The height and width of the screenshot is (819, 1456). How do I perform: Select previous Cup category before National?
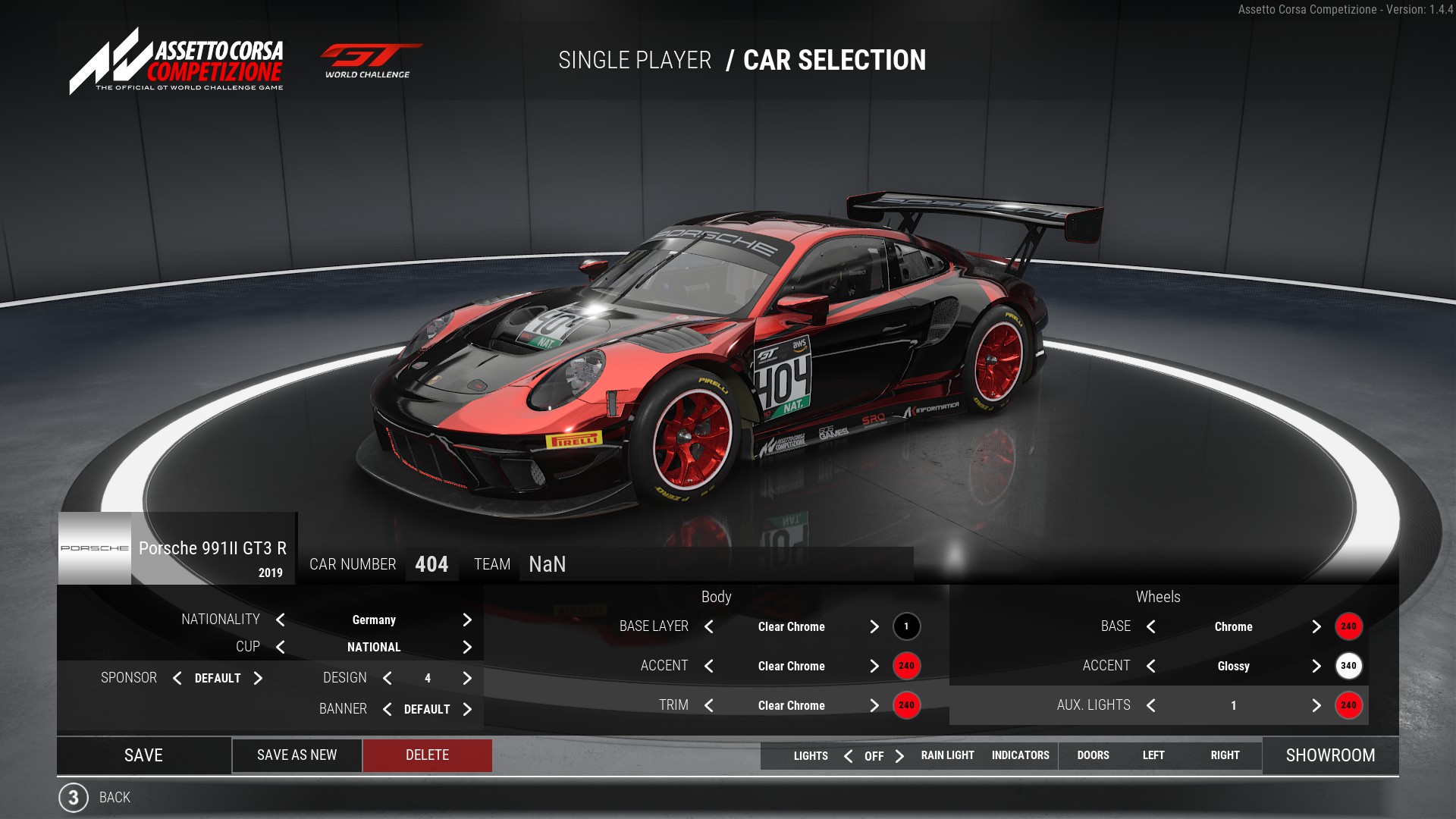[281, 647]
